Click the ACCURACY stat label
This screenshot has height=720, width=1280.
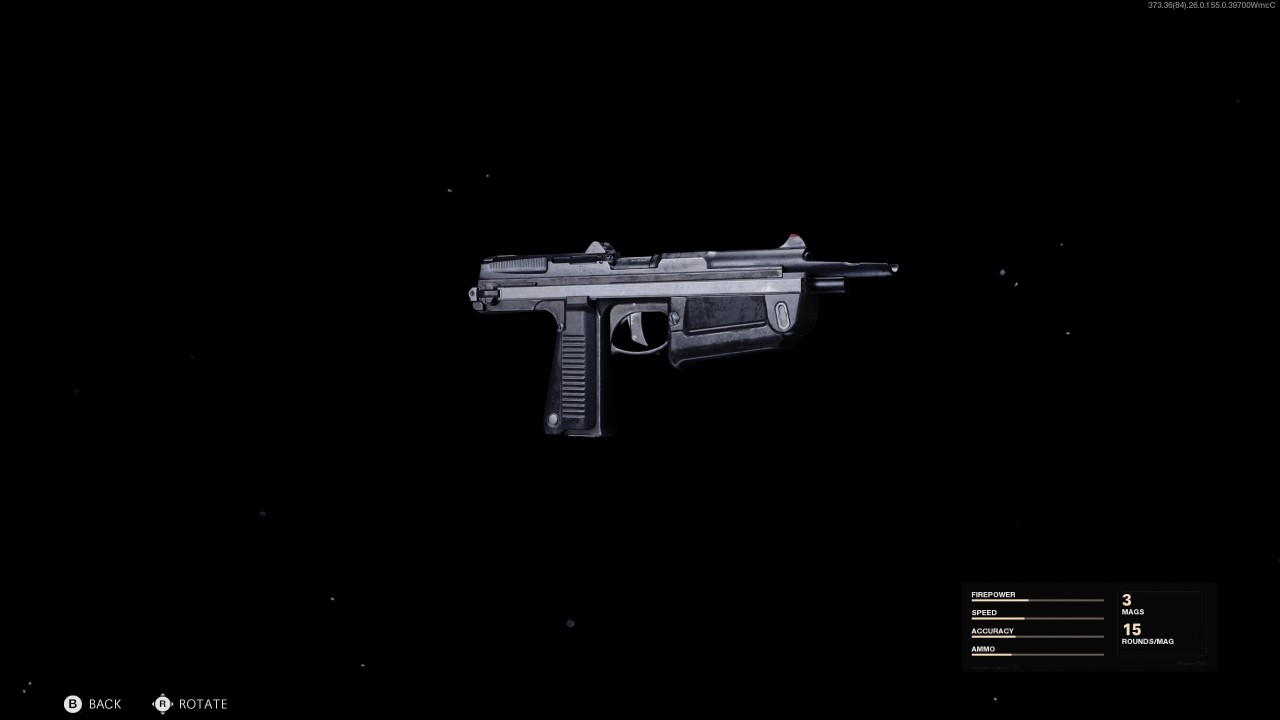(x=992, y=630)
